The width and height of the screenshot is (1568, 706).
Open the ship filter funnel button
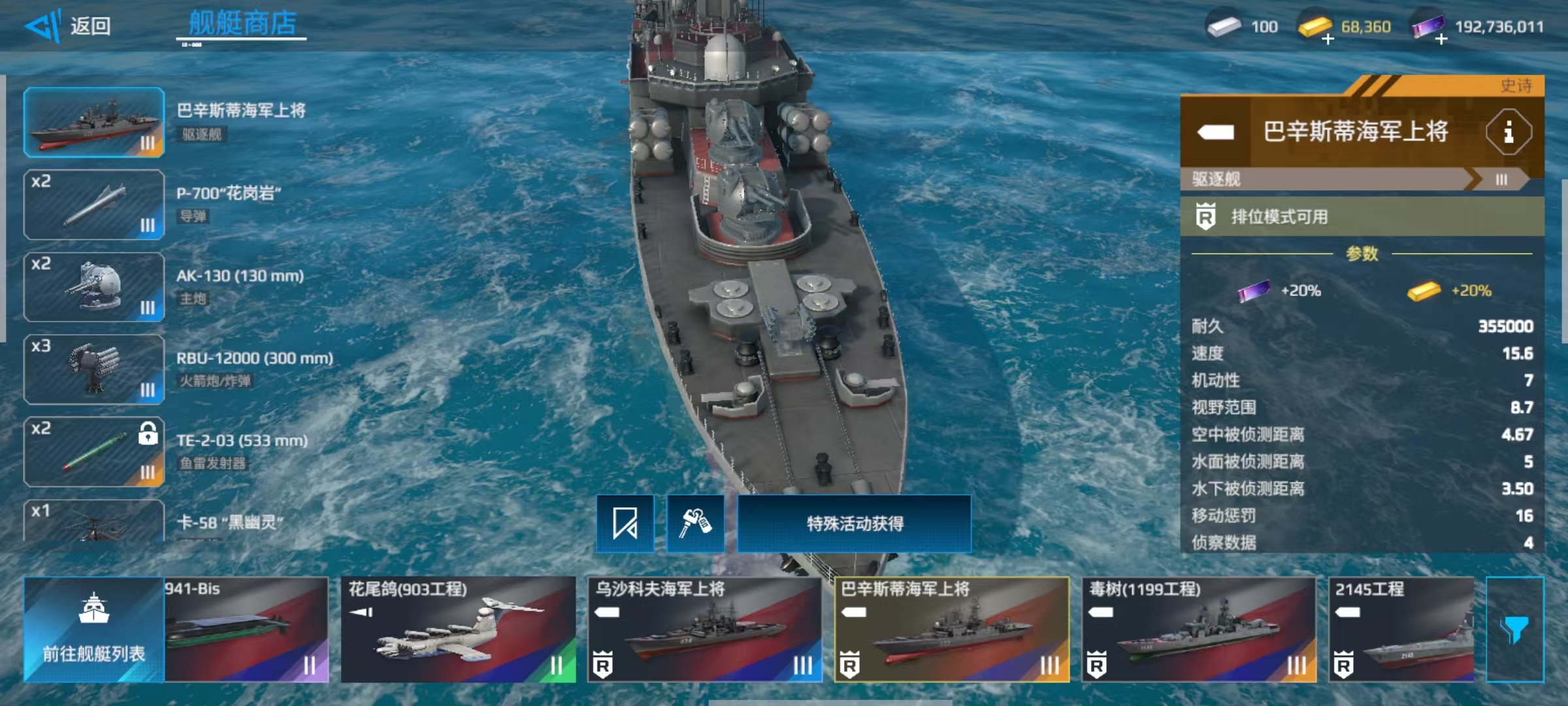coord(1514,629)
